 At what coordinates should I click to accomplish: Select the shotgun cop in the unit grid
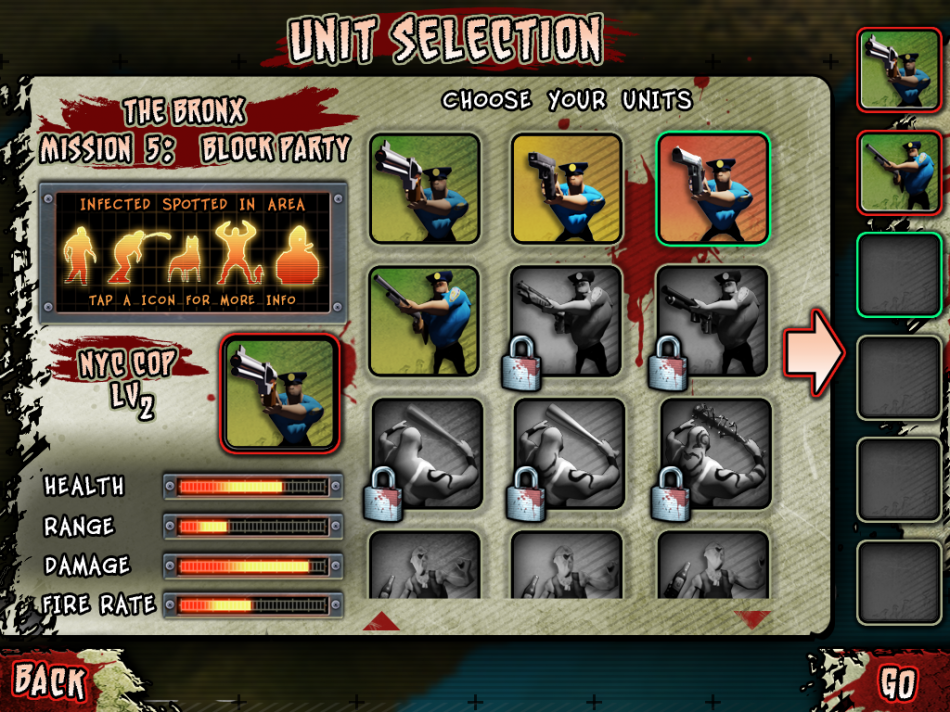pyautogui.click(x=424, y=320)
